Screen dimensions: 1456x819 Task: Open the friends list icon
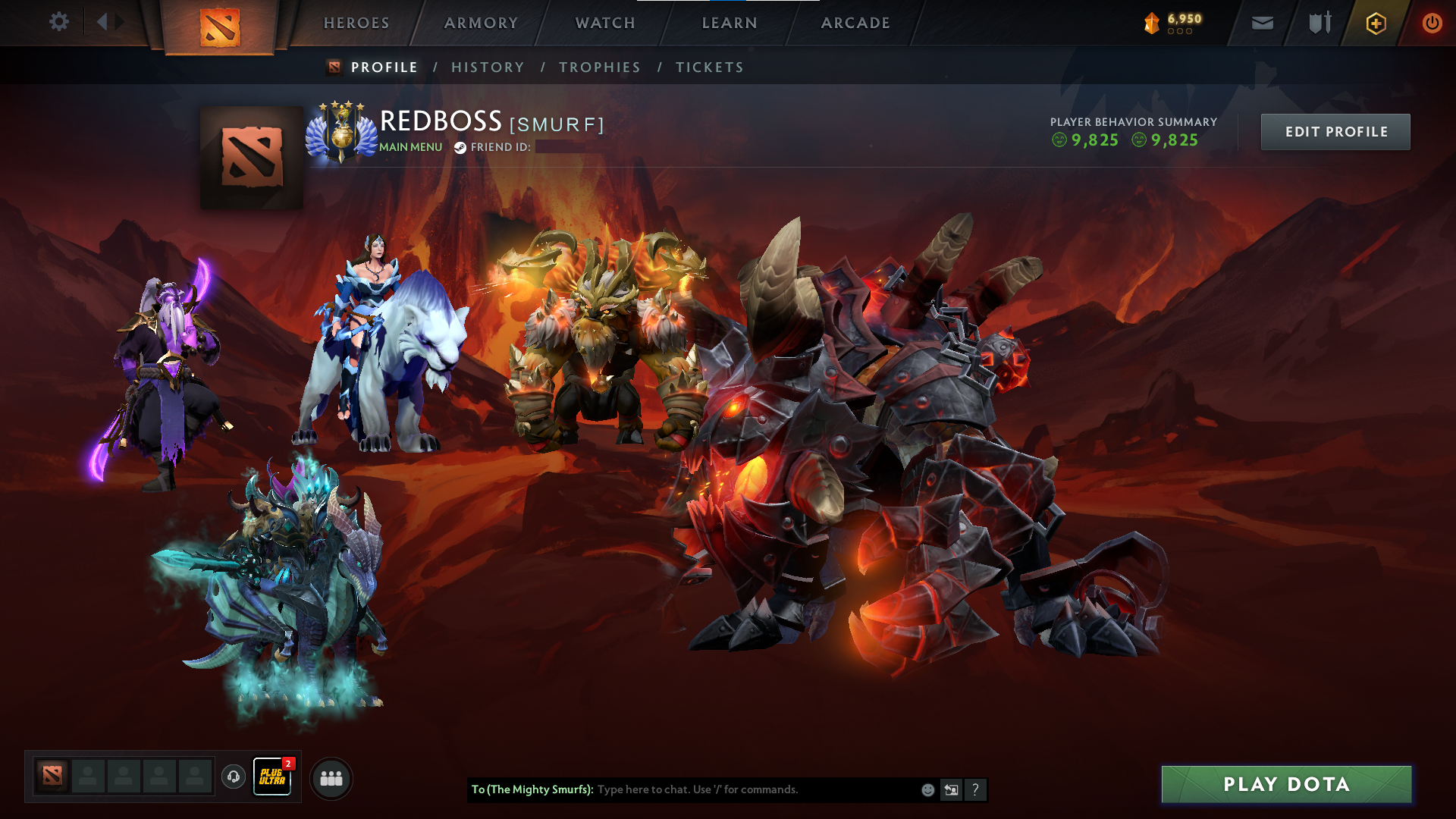click(331, 777)
